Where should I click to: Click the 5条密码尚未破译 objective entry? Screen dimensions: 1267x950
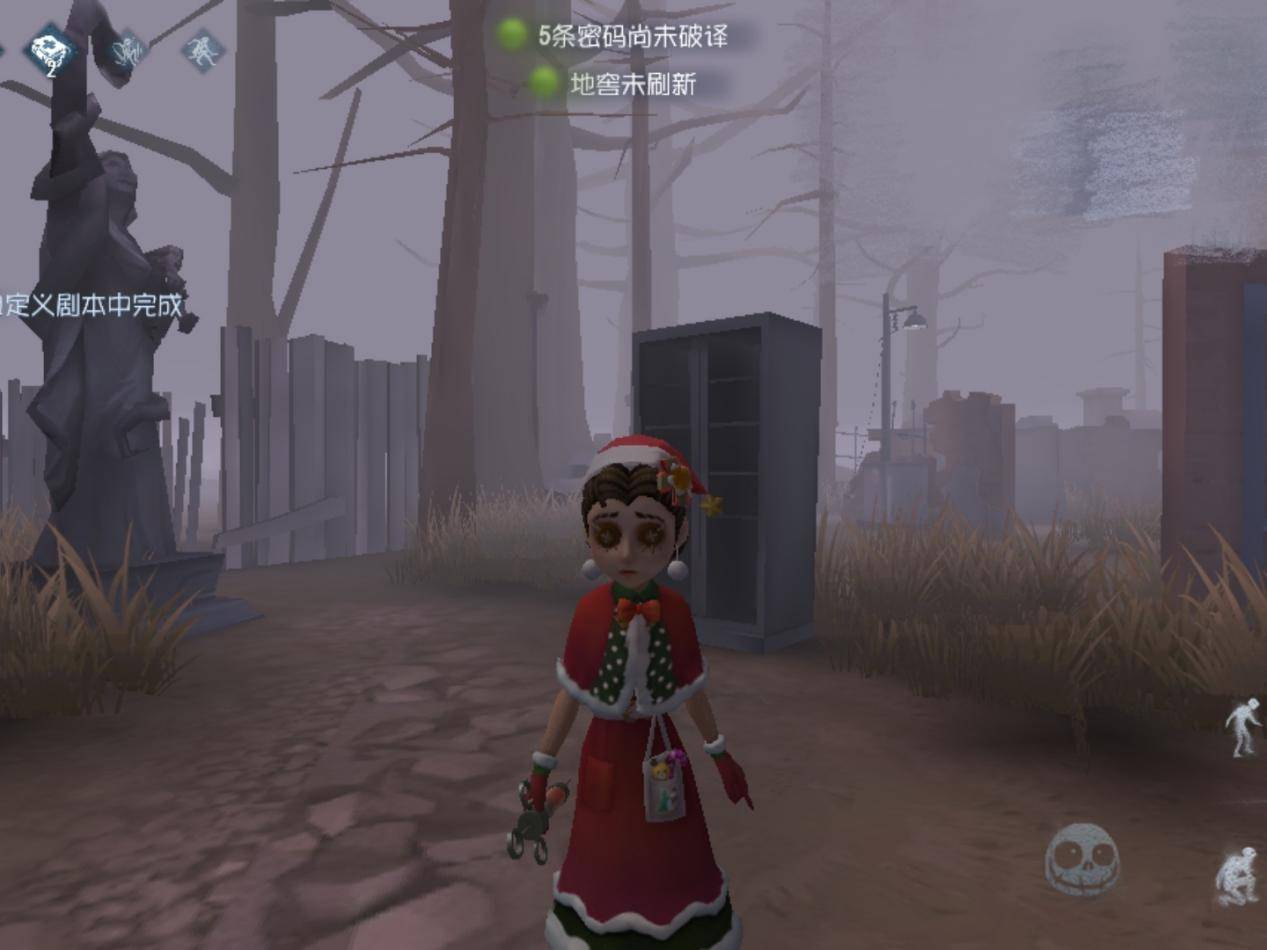point(630,37)
